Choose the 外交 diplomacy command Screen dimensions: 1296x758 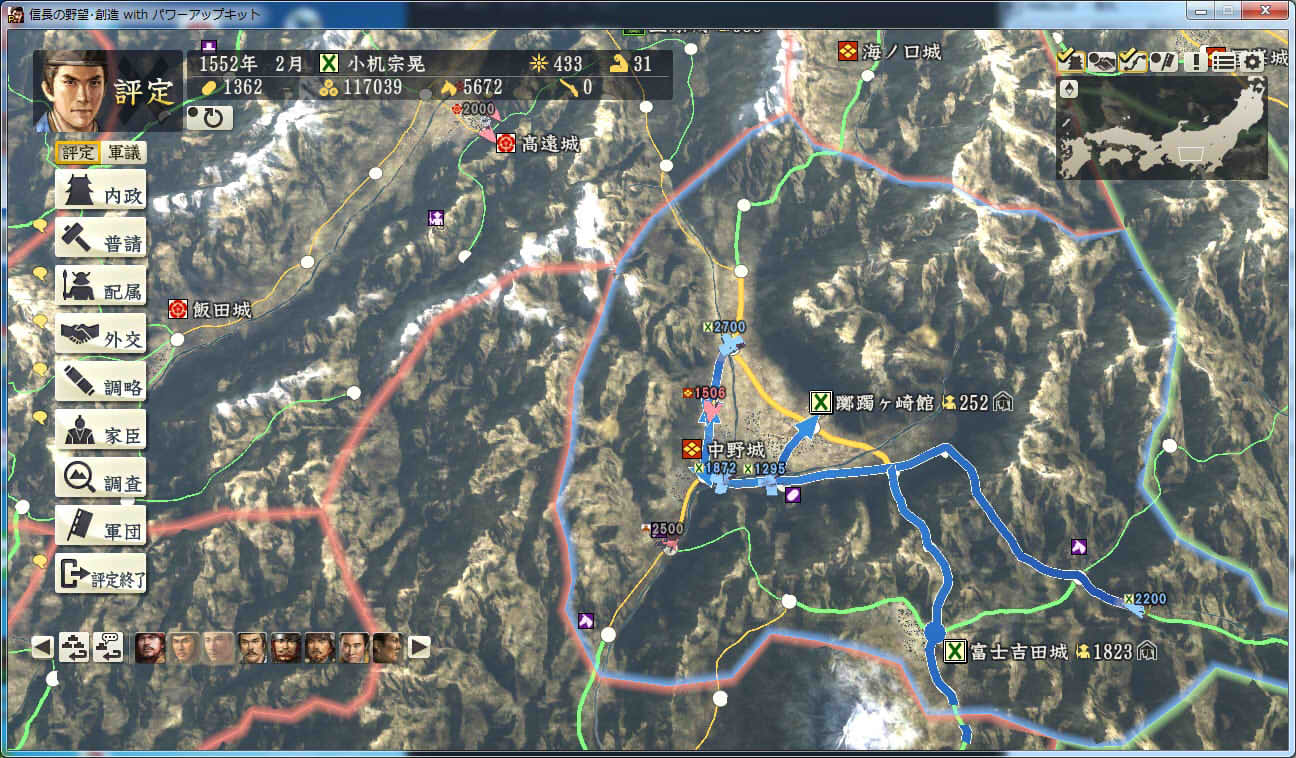coord(101,337)
